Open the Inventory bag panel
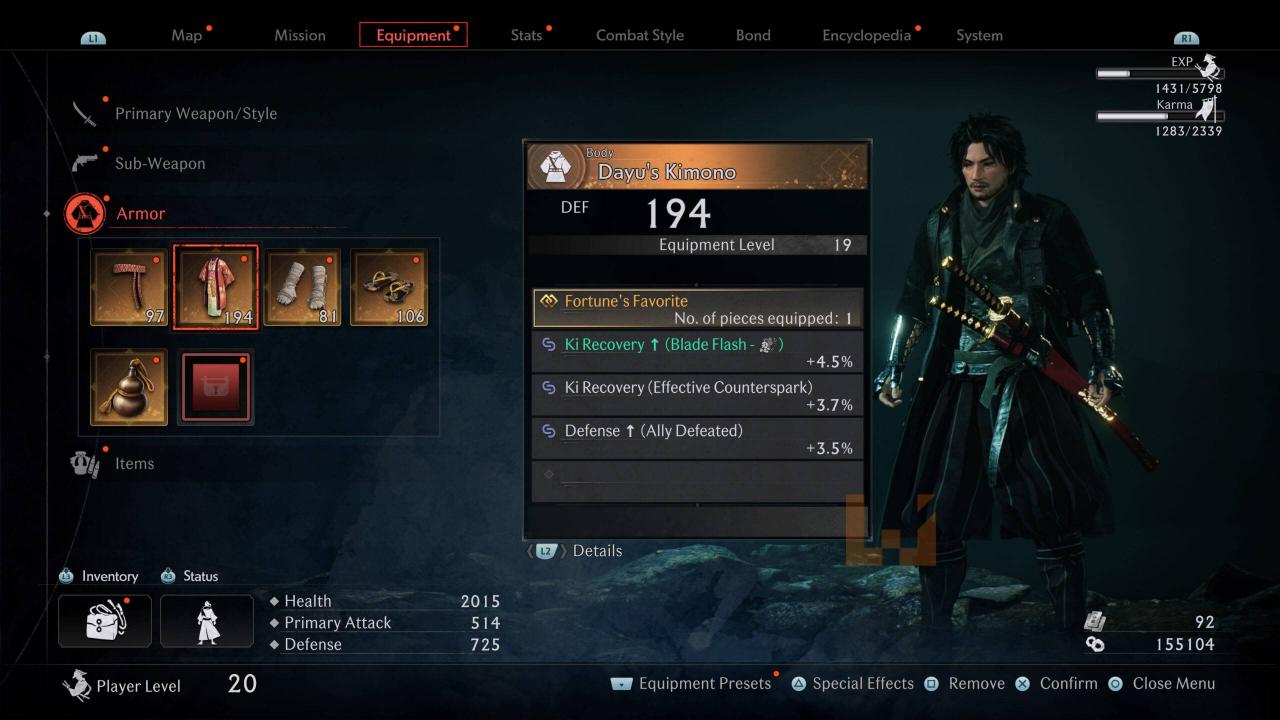This screenshot has width=1280, height=720. pyautogui.click(x=105, y=621)
